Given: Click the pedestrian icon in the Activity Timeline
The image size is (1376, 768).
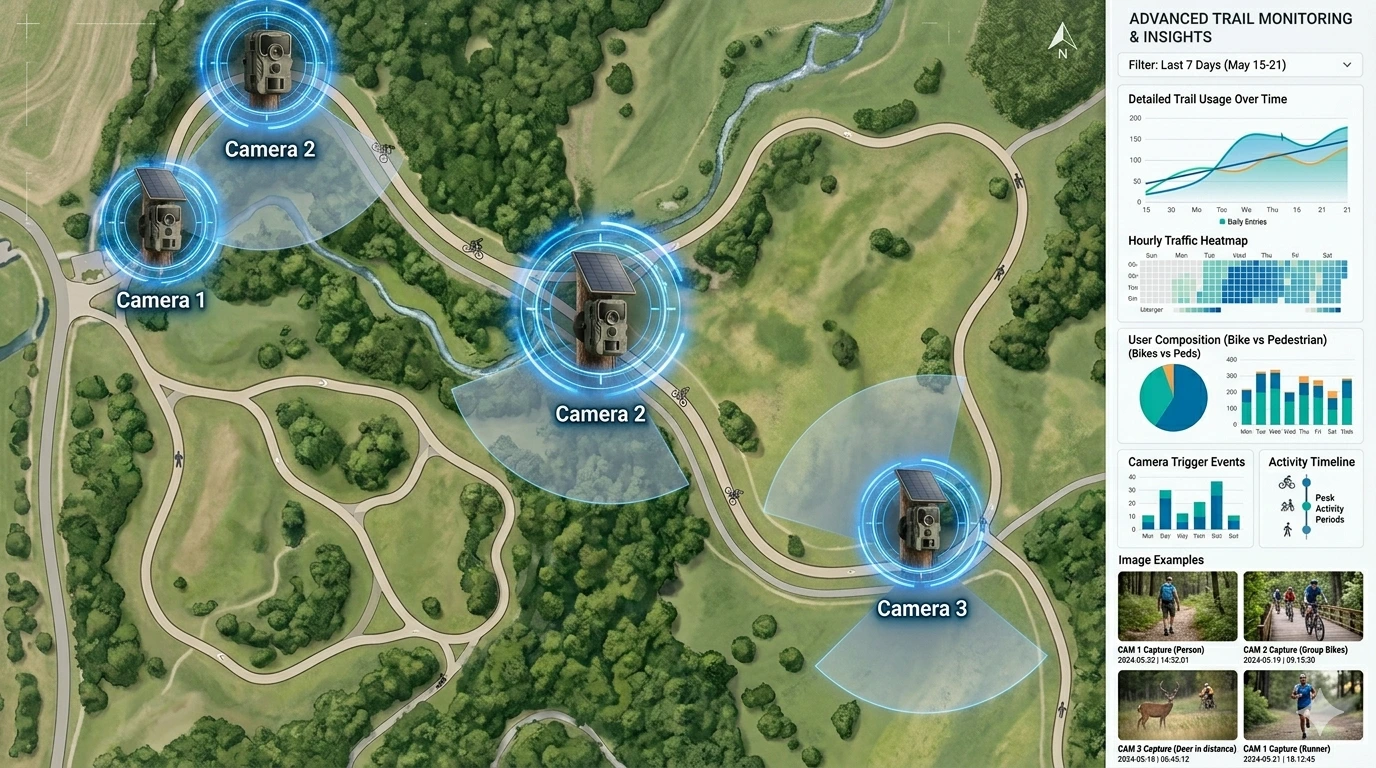Looking at the screenshot, I should point(1288,528).
